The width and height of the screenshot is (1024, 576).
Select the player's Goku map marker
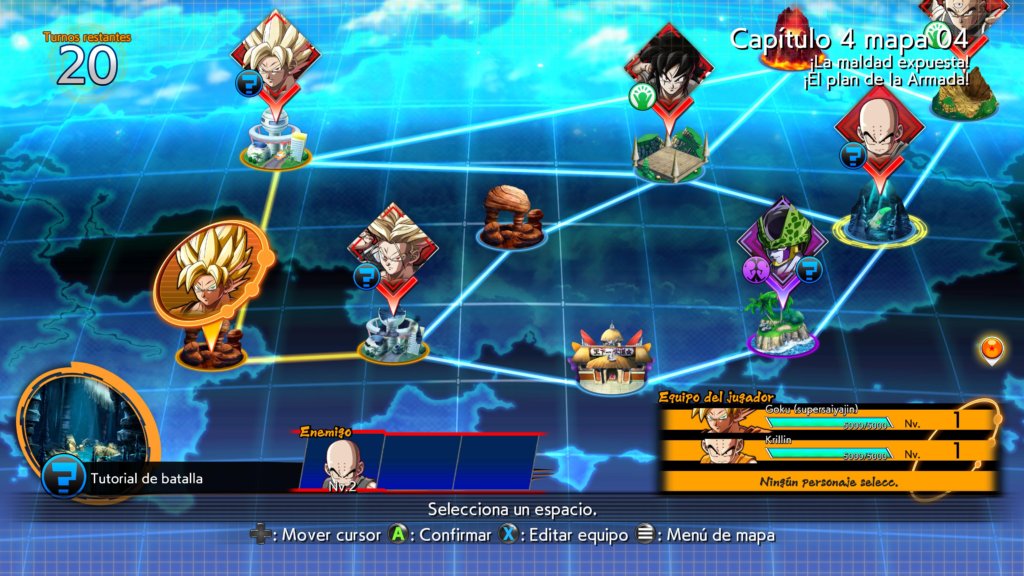click(212, 275)
